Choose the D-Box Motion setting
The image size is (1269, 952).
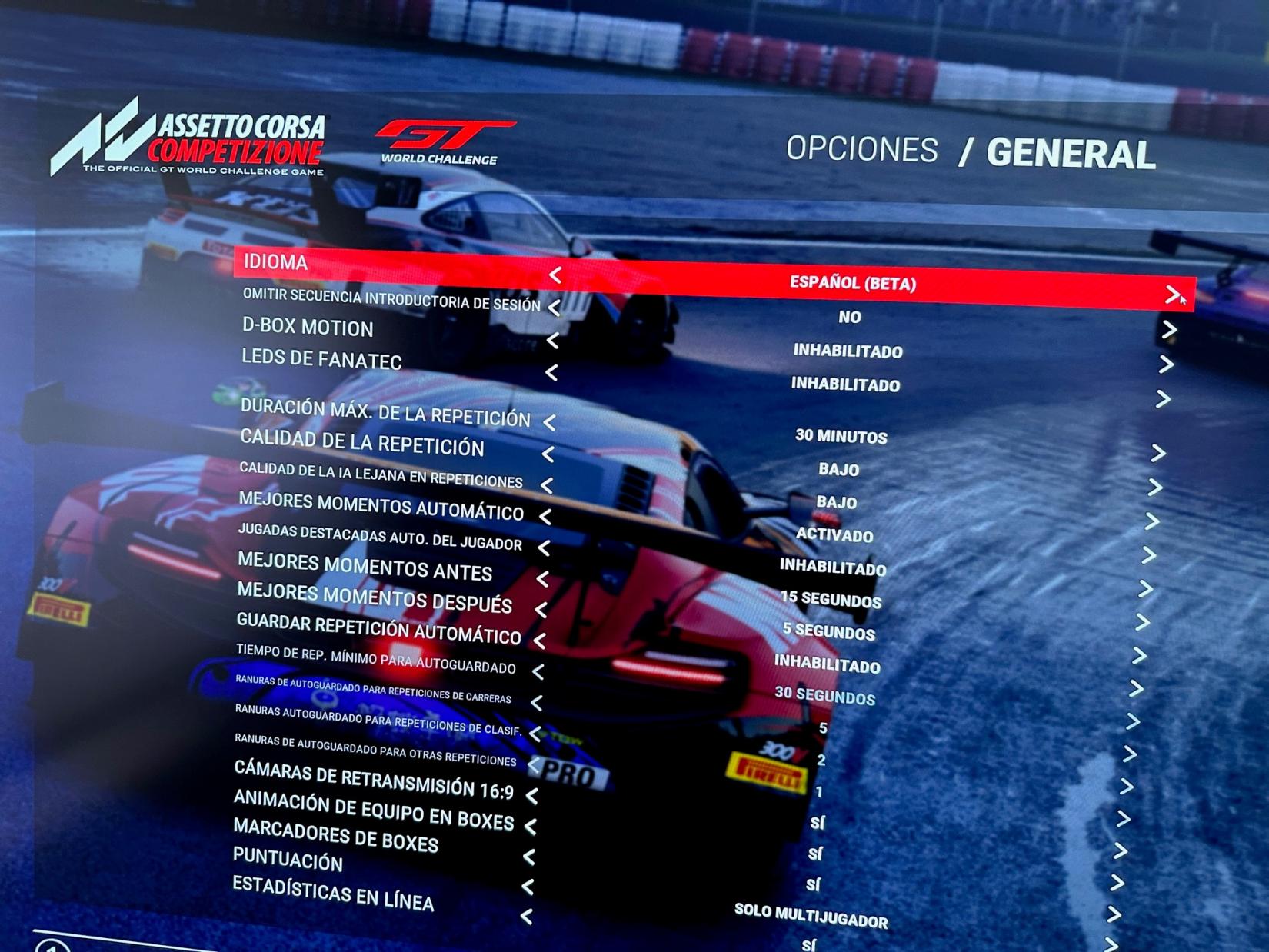point(308,327)
